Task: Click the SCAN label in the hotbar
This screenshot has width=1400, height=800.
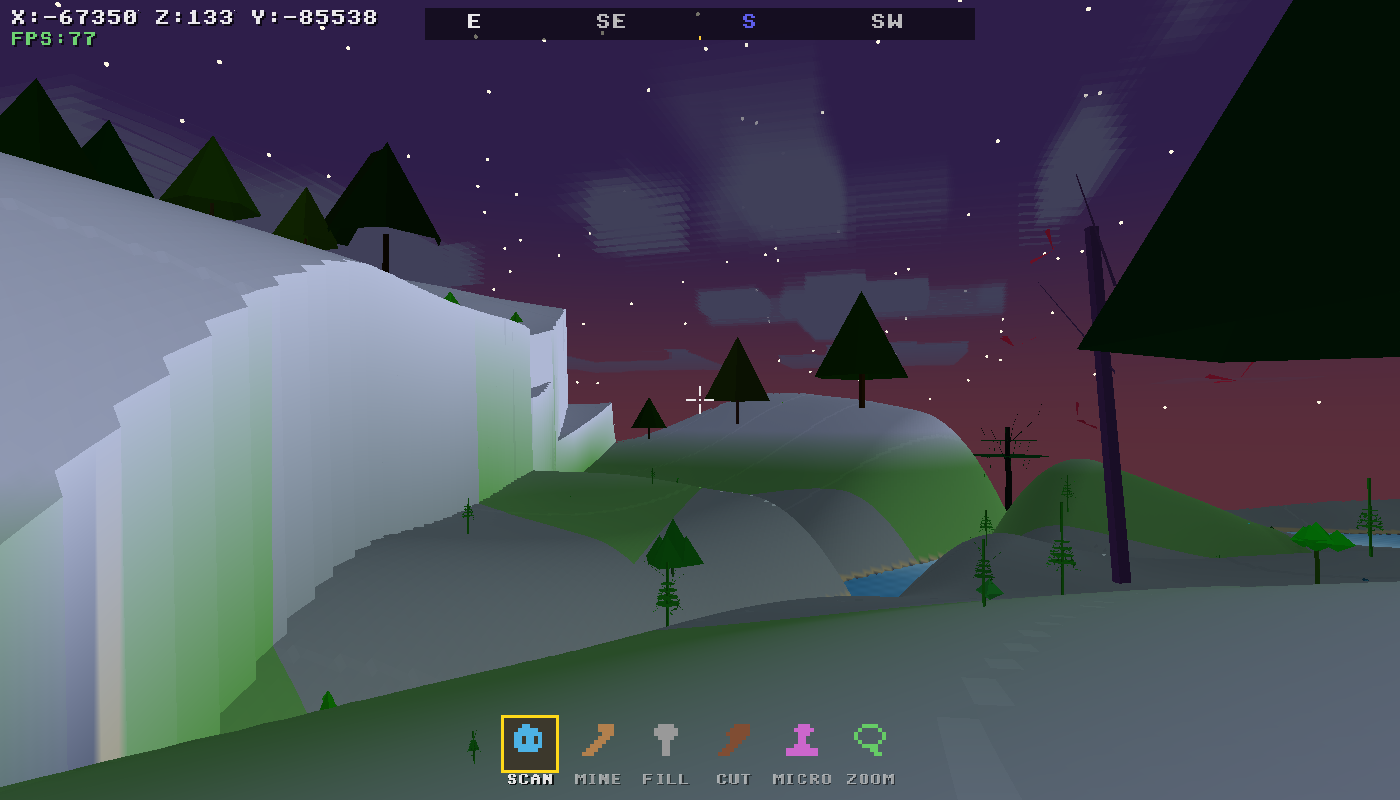Action: pos(529,778)
